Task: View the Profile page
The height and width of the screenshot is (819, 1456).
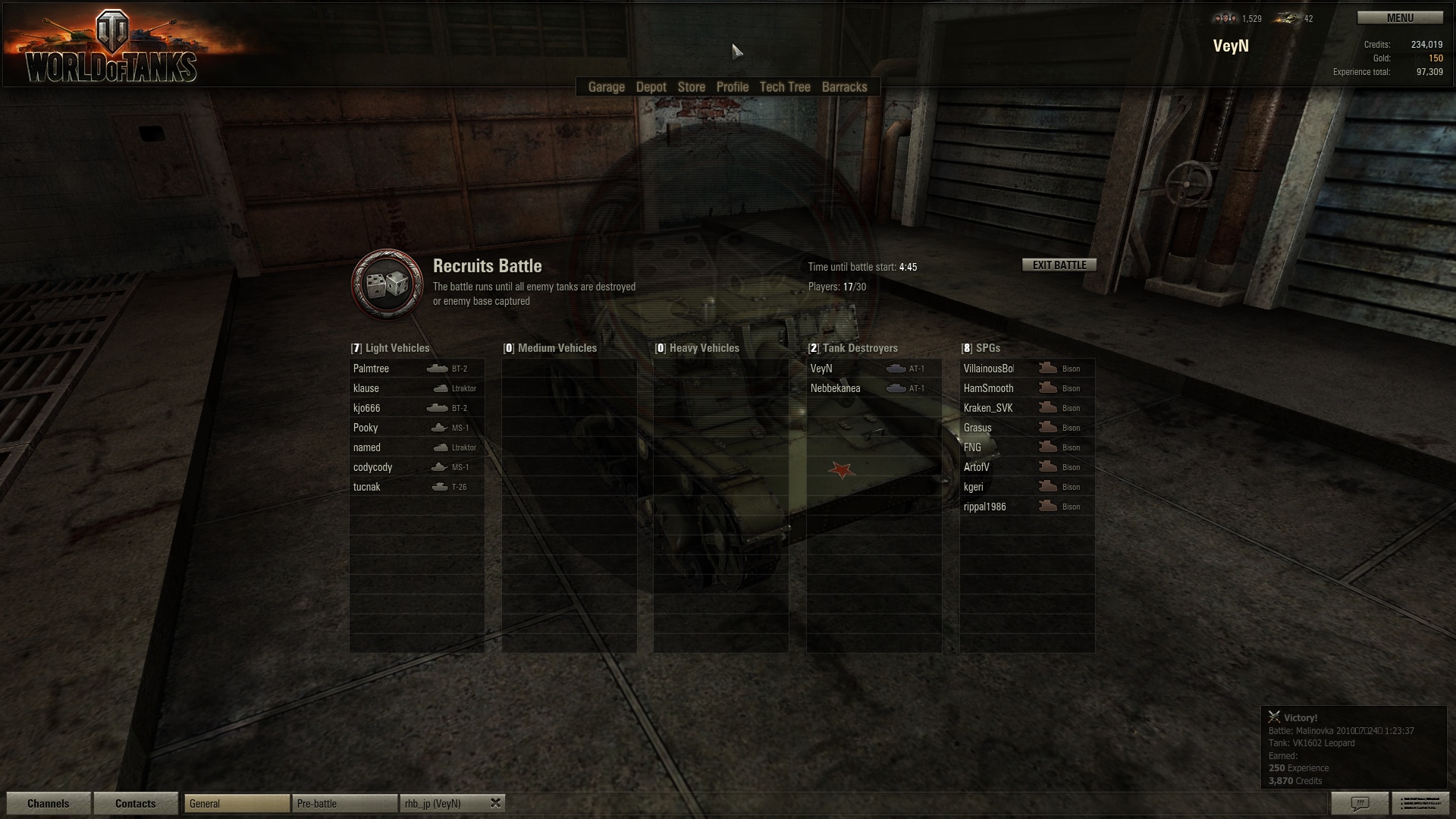Action: click(x=732, y=87)
